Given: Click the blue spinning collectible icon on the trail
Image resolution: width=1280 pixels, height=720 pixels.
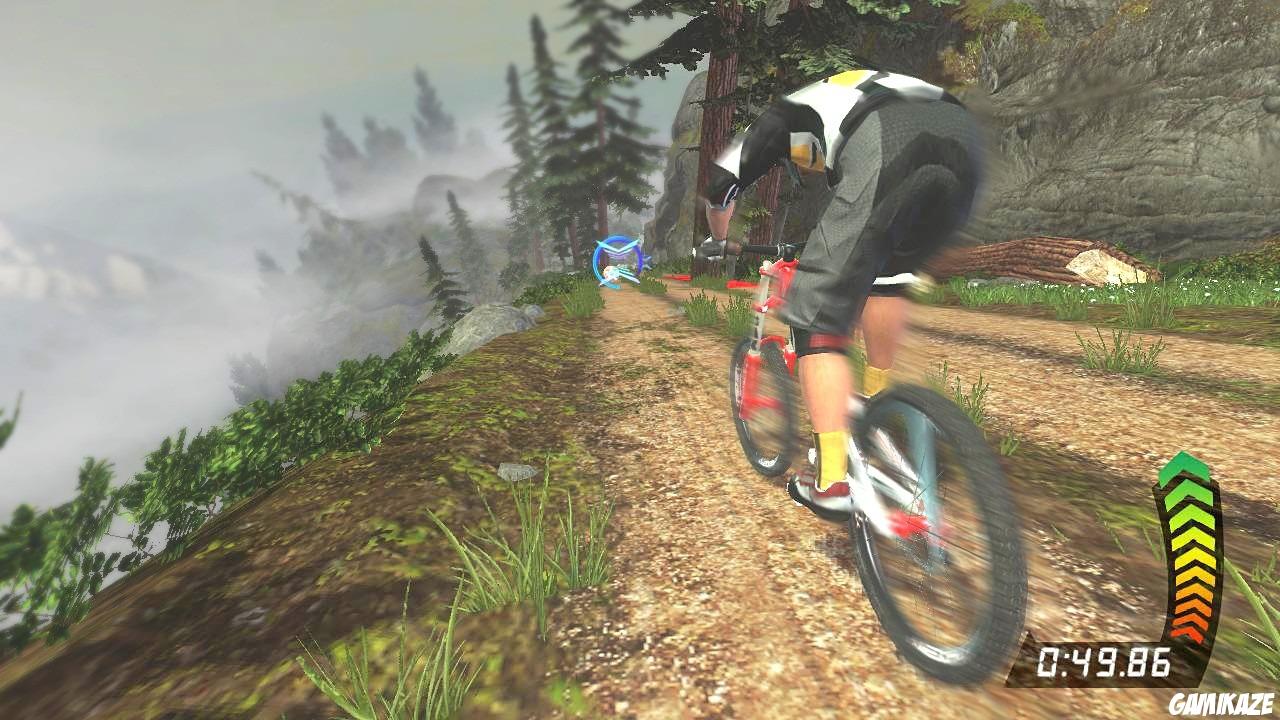Looking at the screenshot, I should coord(618,262).
